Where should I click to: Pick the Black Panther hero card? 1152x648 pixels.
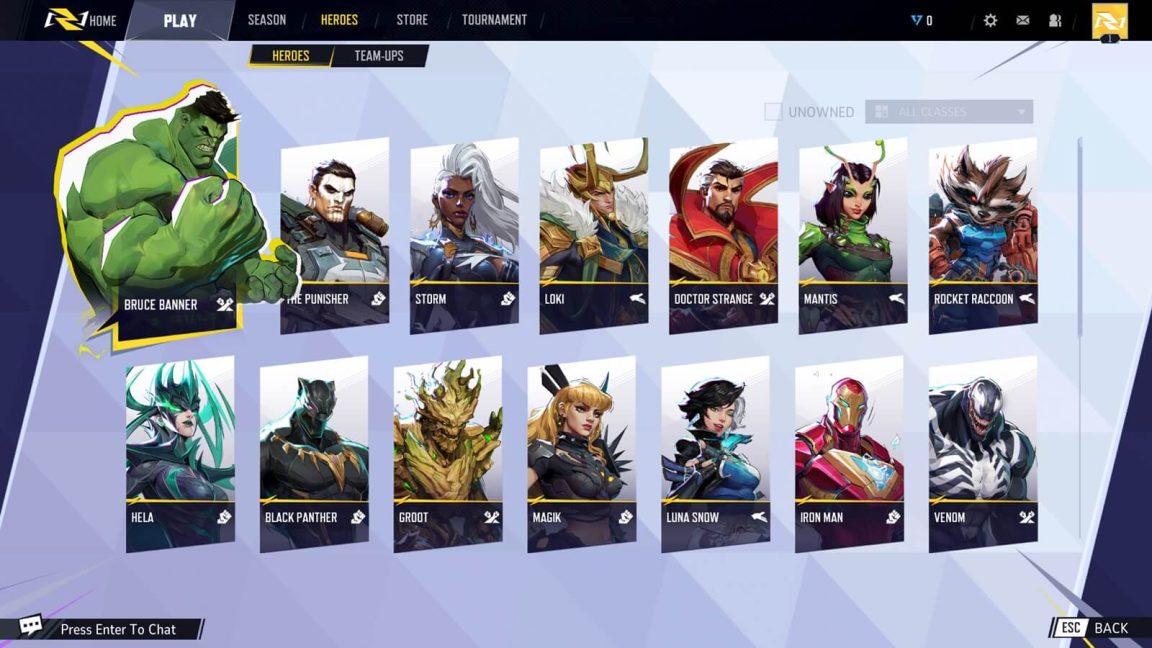coord(314,453)
